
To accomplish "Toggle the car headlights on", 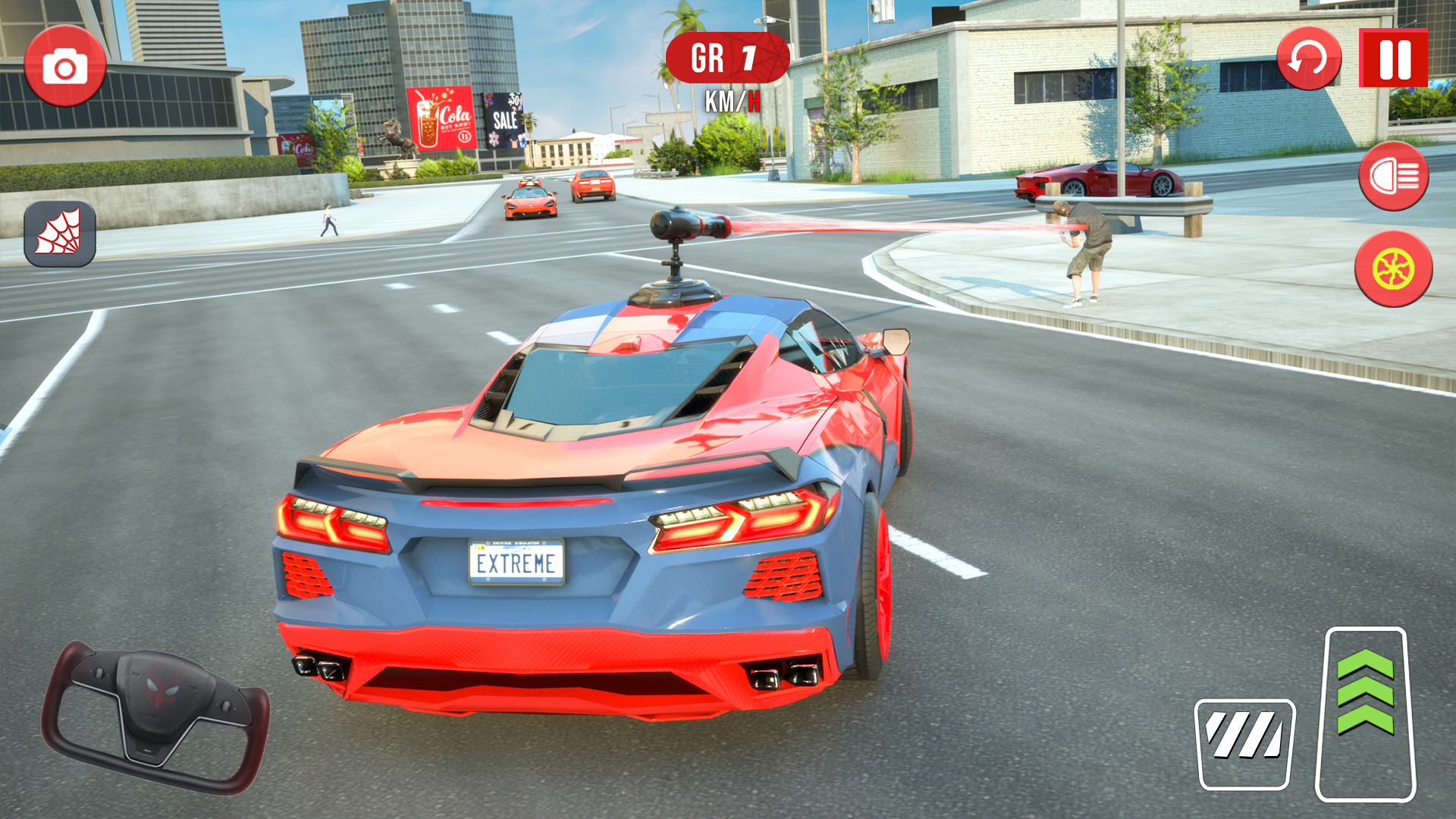I will (x=1395, y=176).
